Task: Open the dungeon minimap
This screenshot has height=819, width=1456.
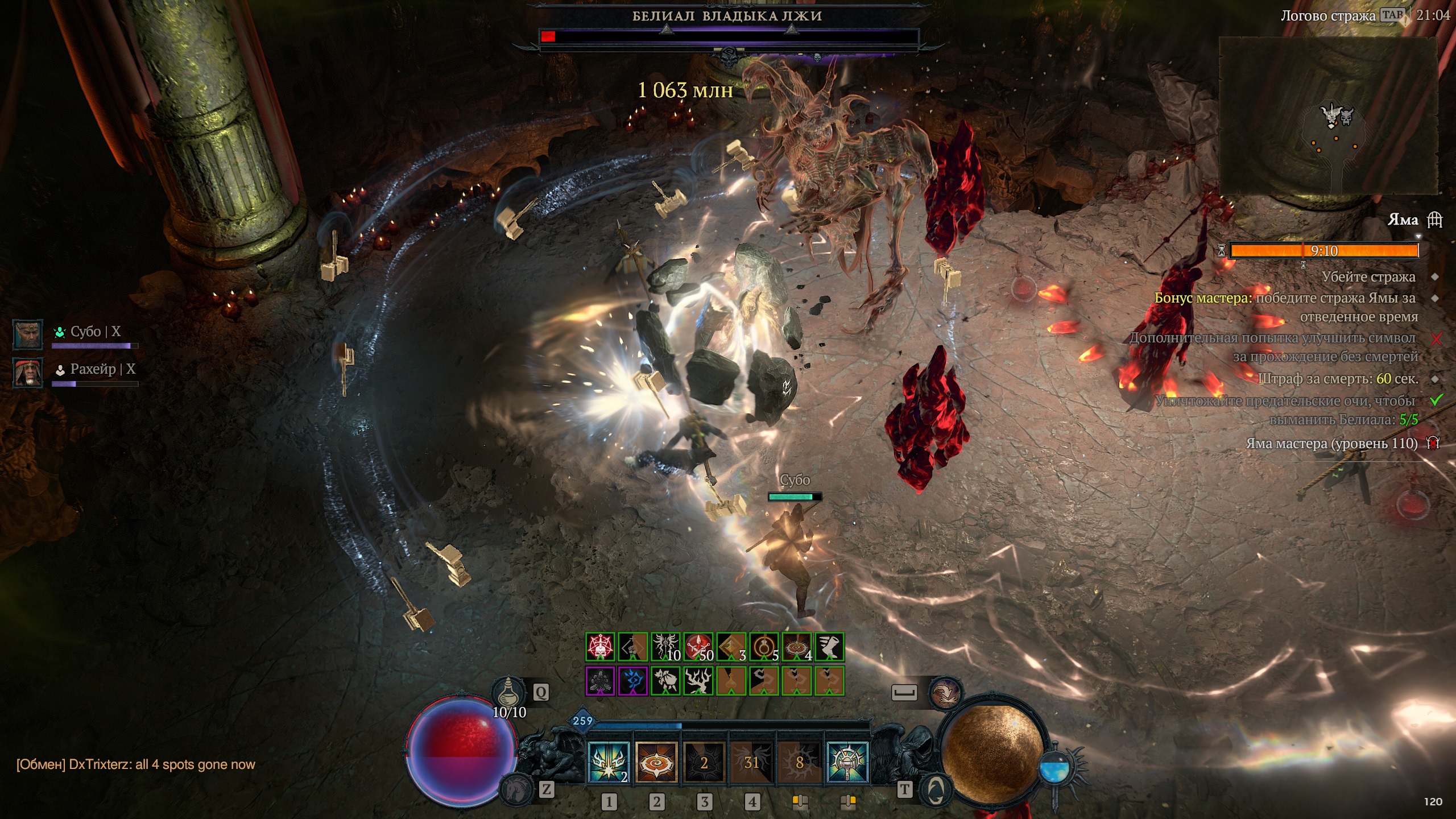Action: [x=1328, y=117]
